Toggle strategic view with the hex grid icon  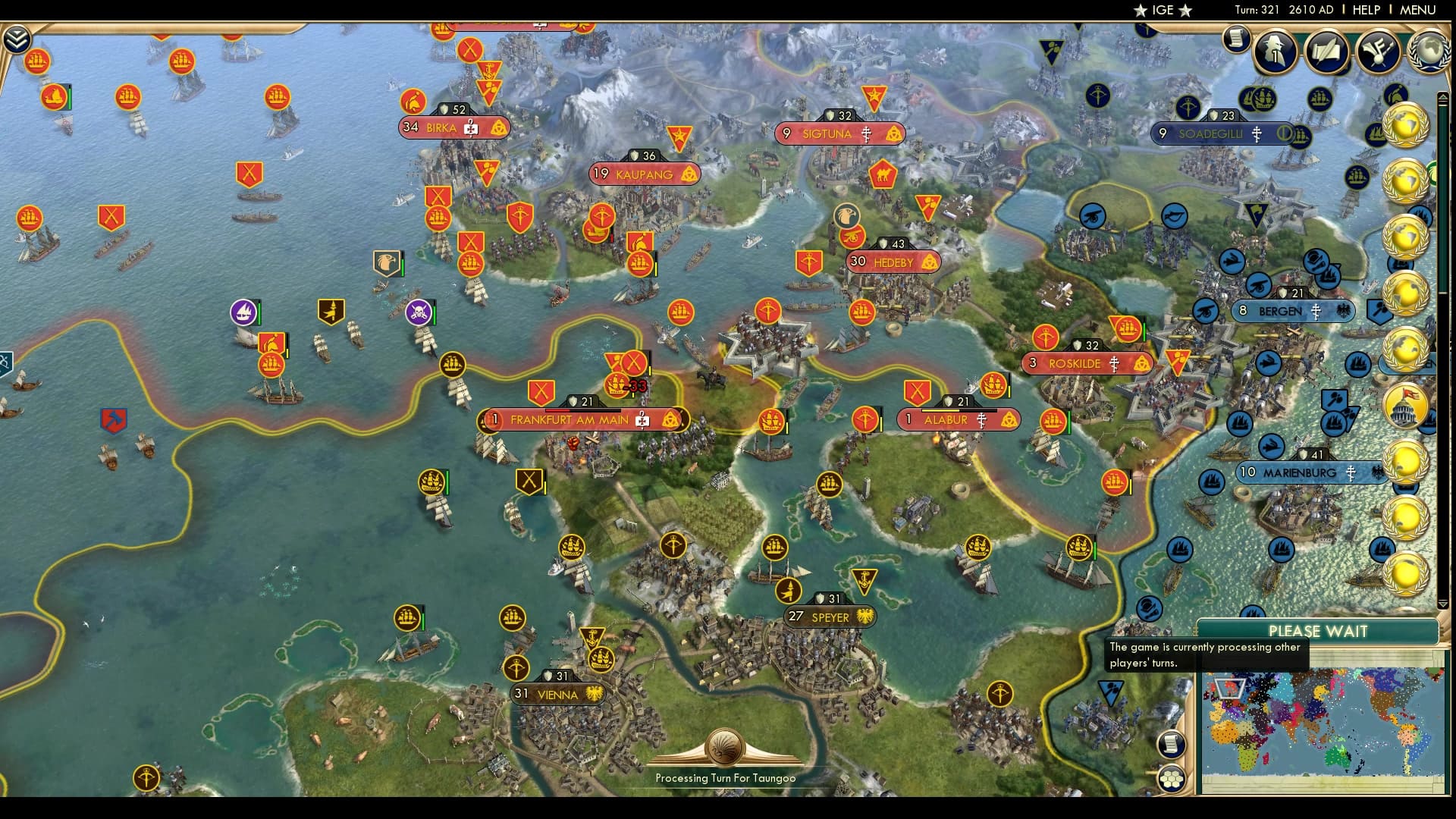point(1171,780)
